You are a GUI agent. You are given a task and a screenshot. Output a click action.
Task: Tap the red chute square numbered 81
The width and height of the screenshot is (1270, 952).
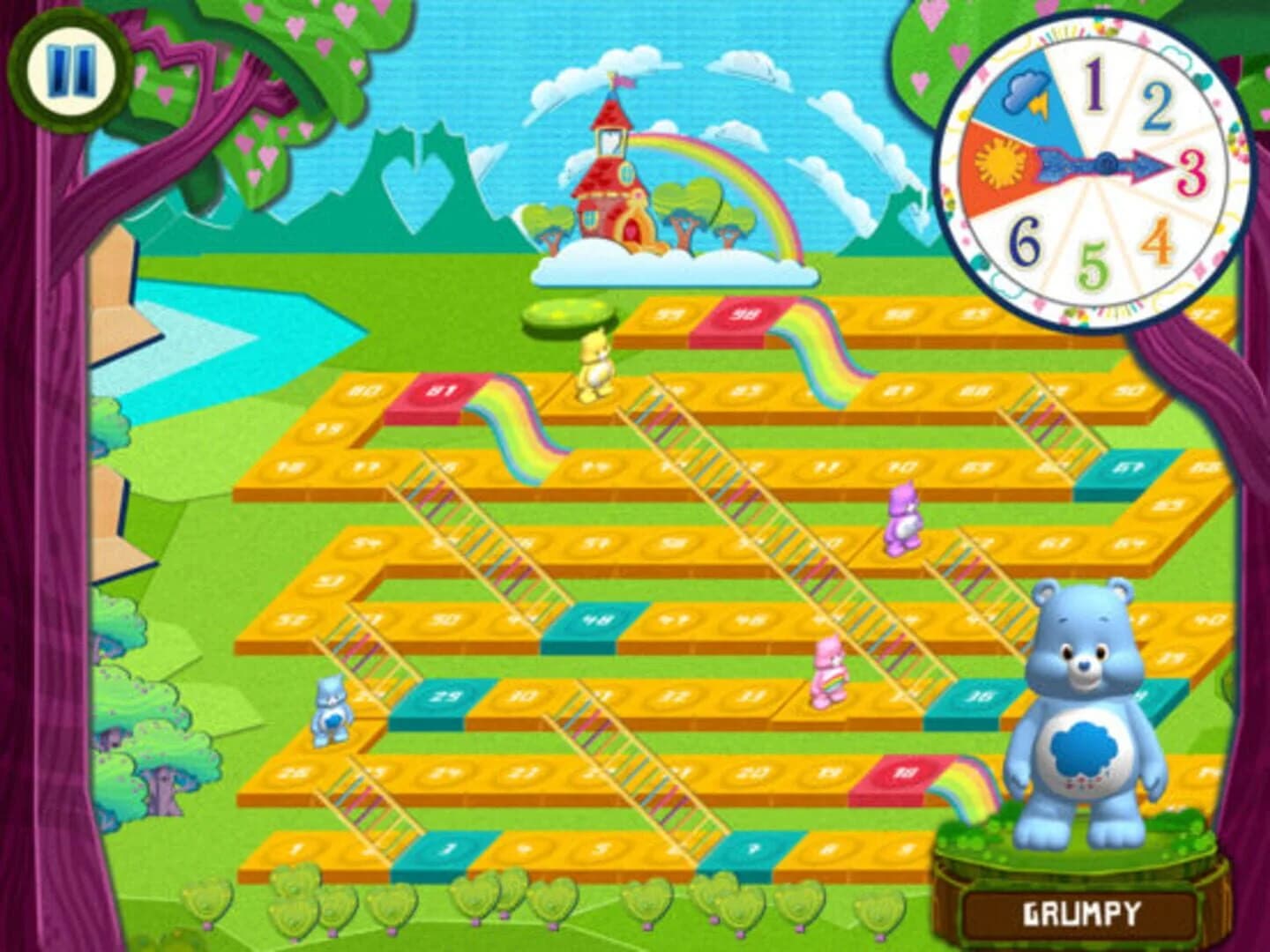[441, 390]
